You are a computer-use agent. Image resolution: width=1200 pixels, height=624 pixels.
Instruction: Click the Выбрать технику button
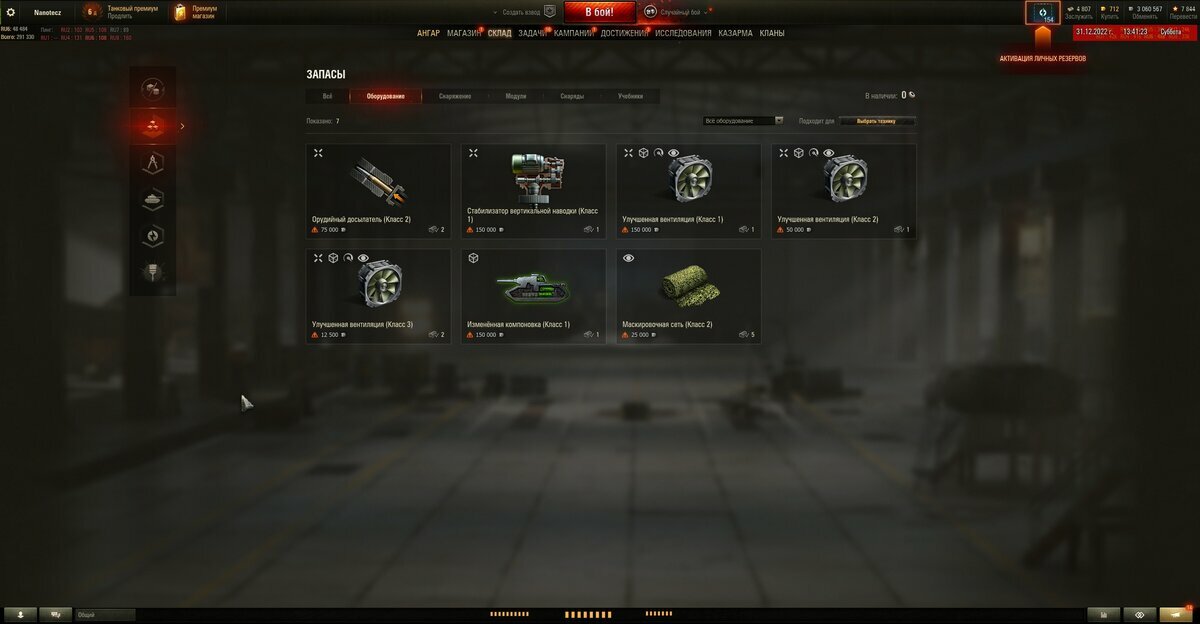pos(876,121)
